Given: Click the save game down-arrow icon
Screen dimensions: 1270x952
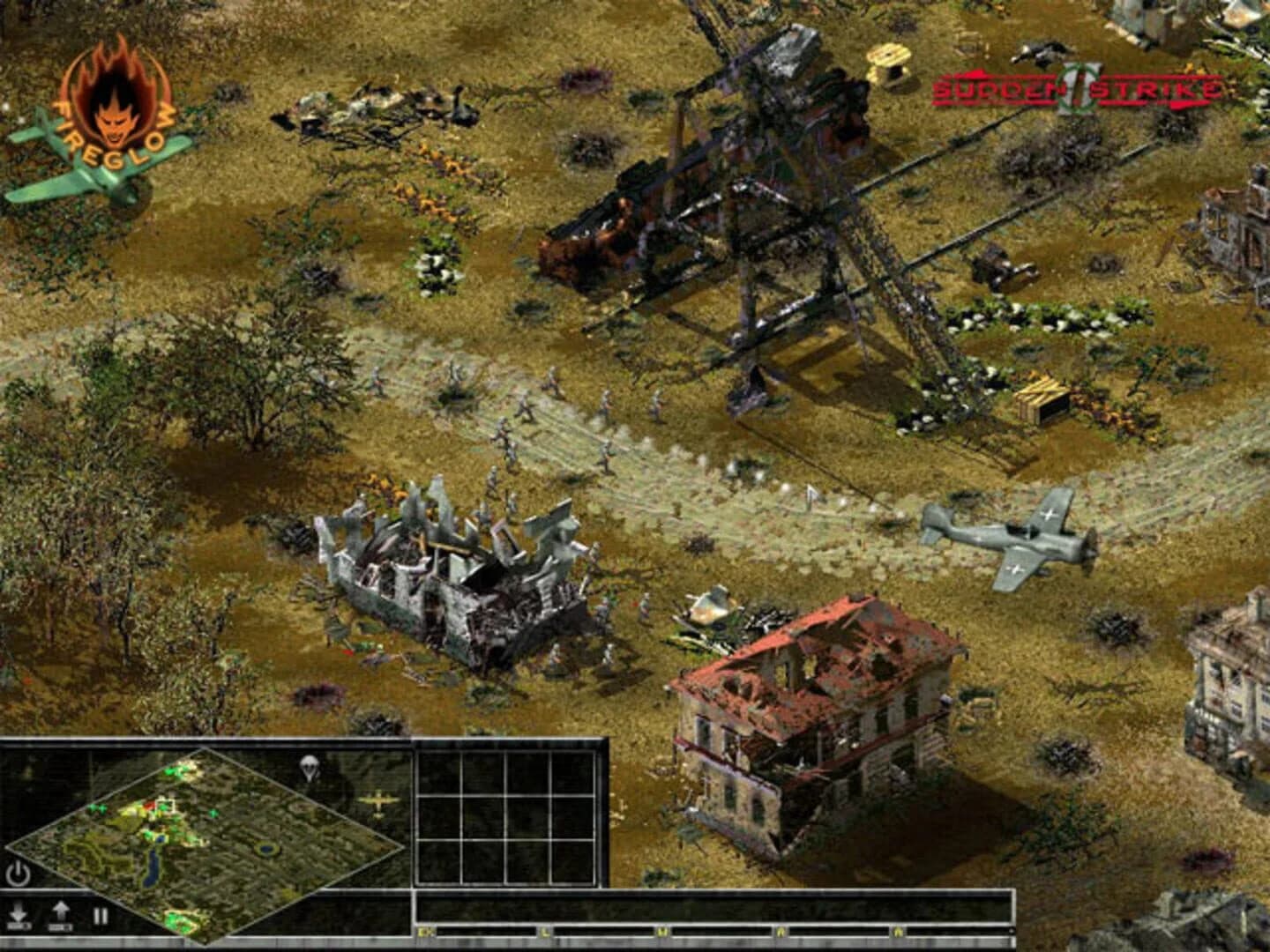Looking at the screenshot, I should tap(19, 913).
